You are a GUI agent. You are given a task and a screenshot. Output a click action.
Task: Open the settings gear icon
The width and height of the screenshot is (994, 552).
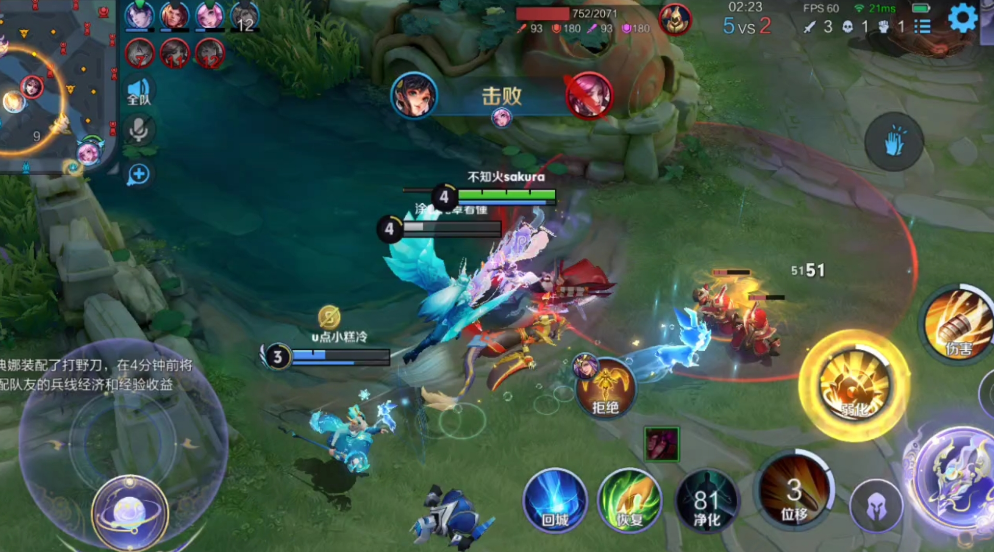[962, 19]
